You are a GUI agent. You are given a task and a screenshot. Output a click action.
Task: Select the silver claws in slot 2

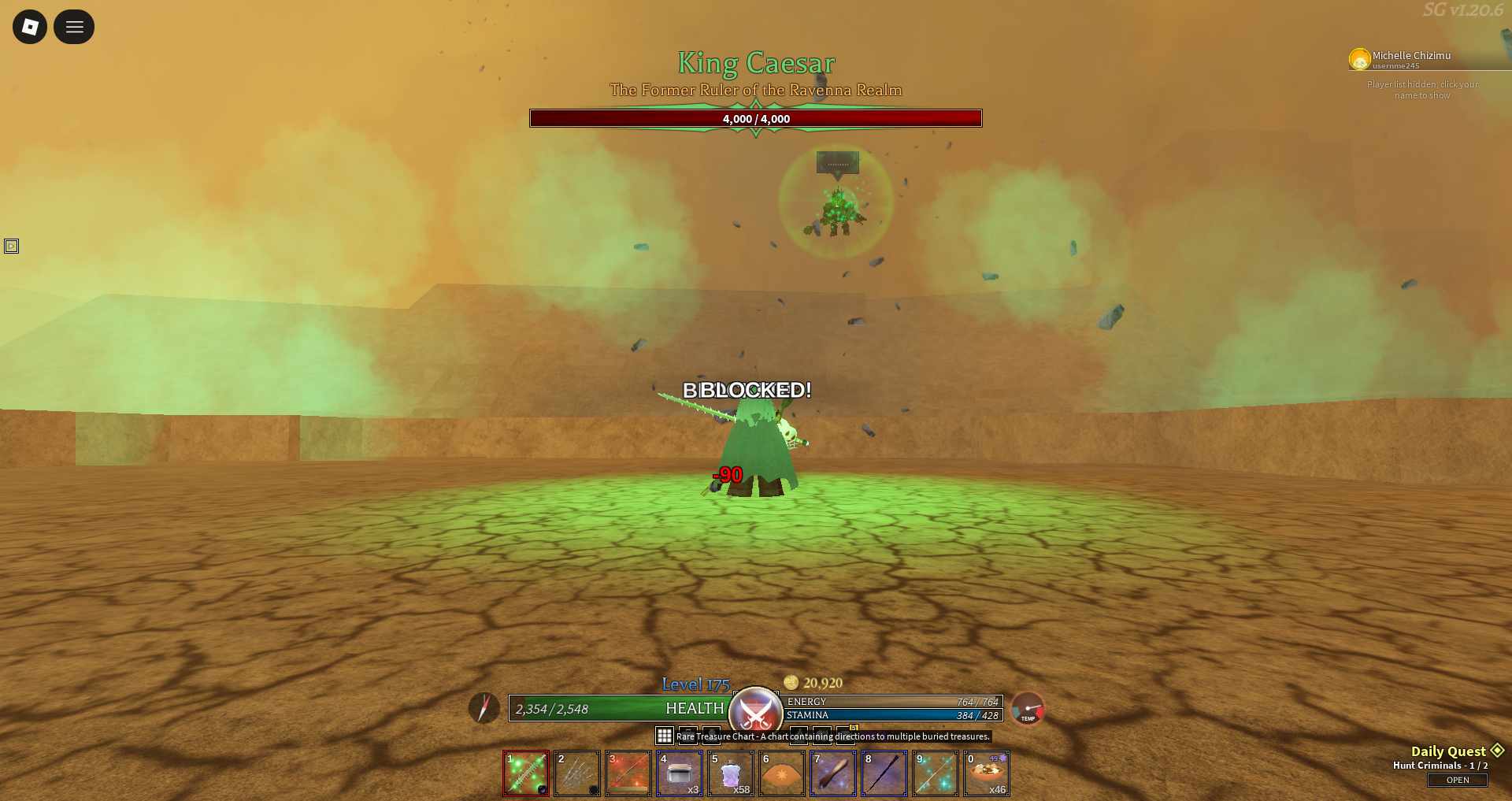[577, 773]
